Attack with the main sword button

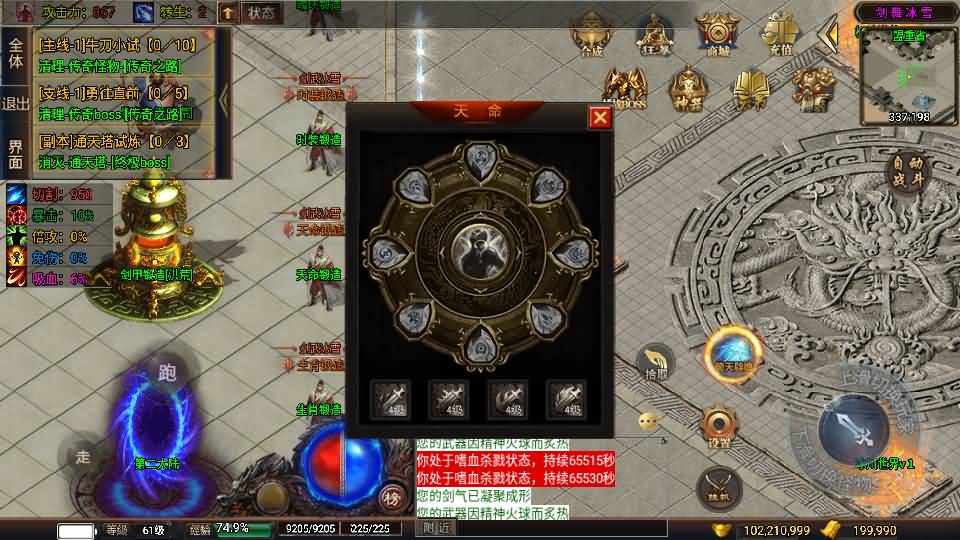point(853,429)
